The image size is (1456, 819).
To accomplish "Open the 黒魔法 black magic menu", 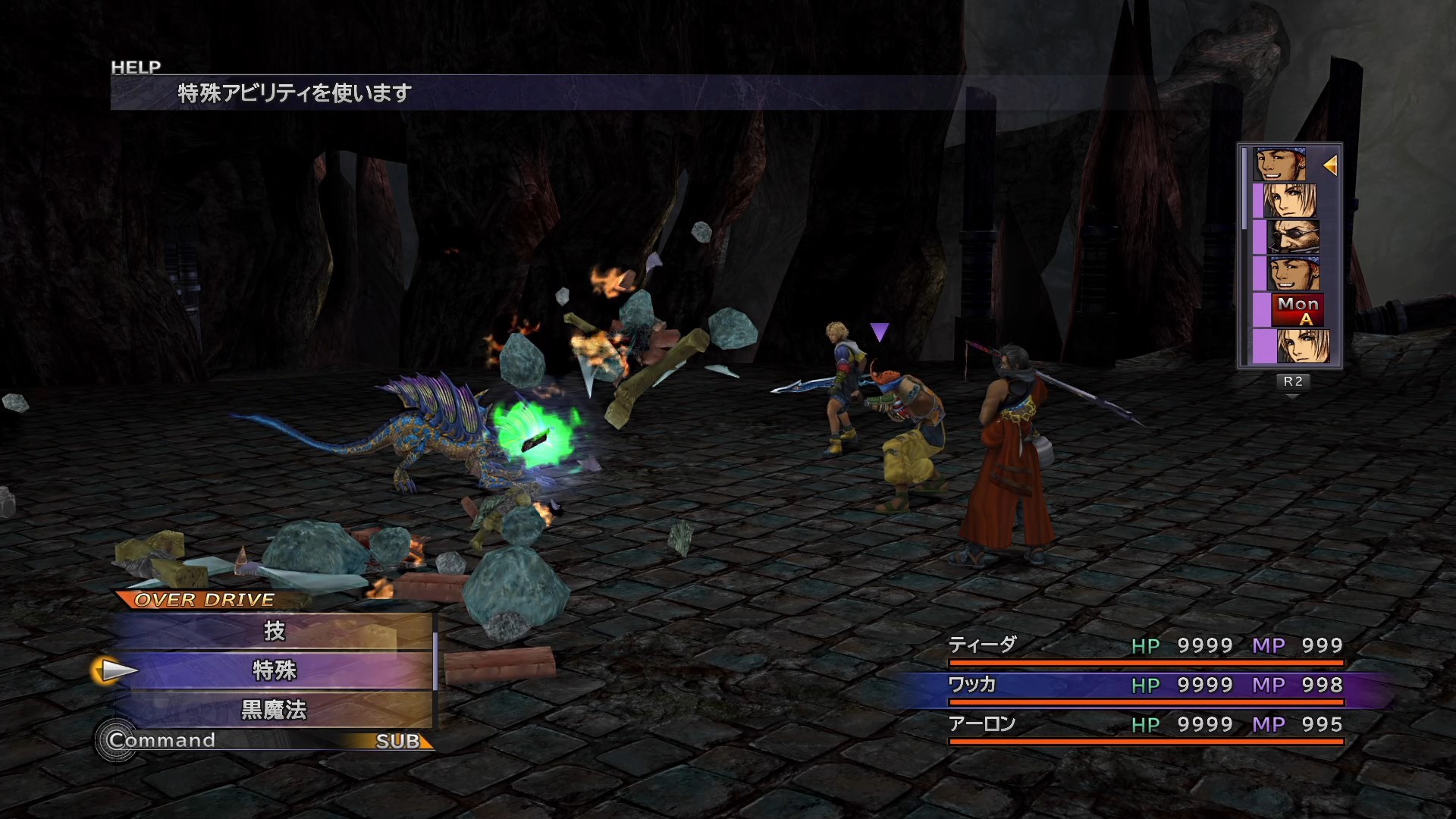I will (x=274, y=710).
